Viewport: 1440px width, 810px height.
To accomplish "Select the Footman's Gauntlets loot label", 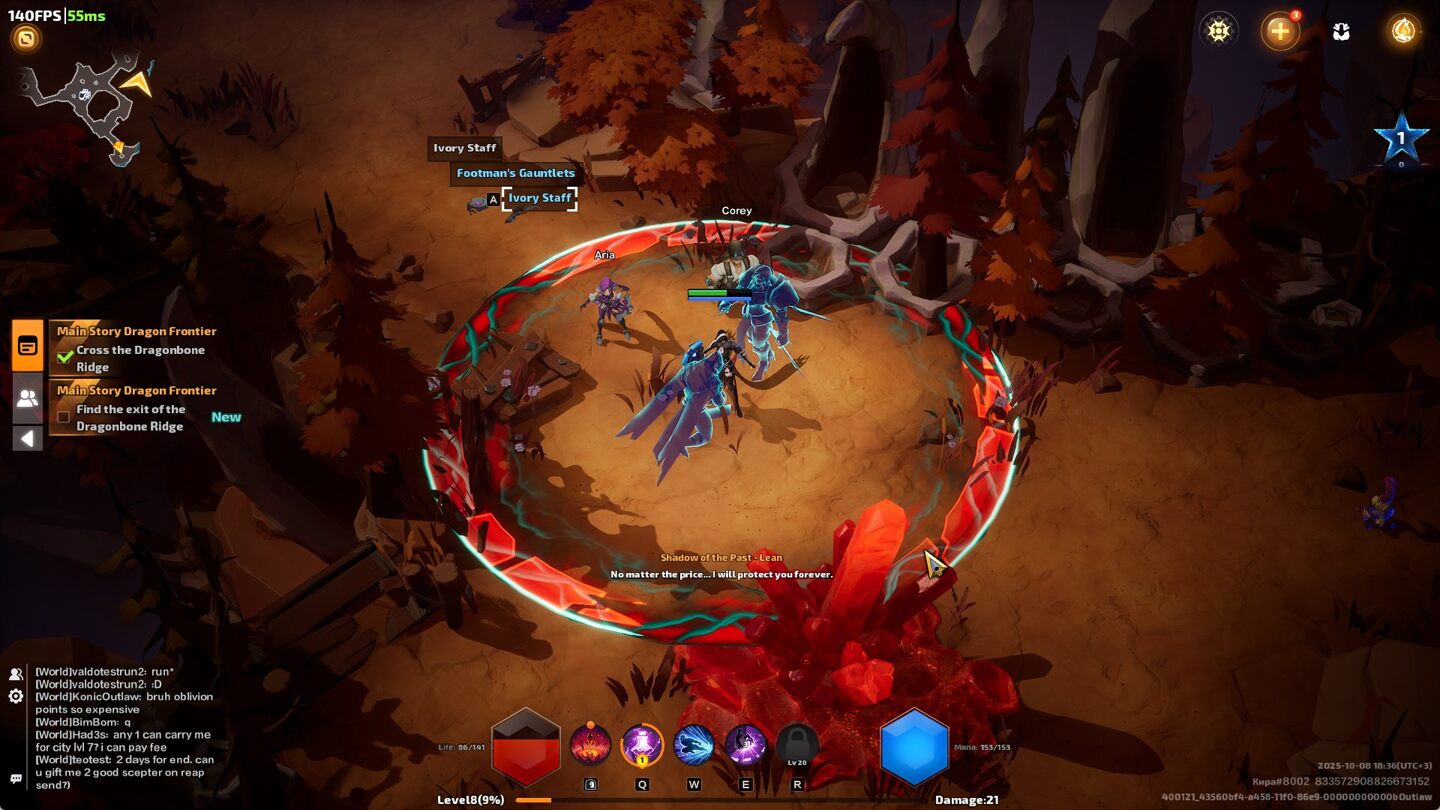I will (515, 173).
